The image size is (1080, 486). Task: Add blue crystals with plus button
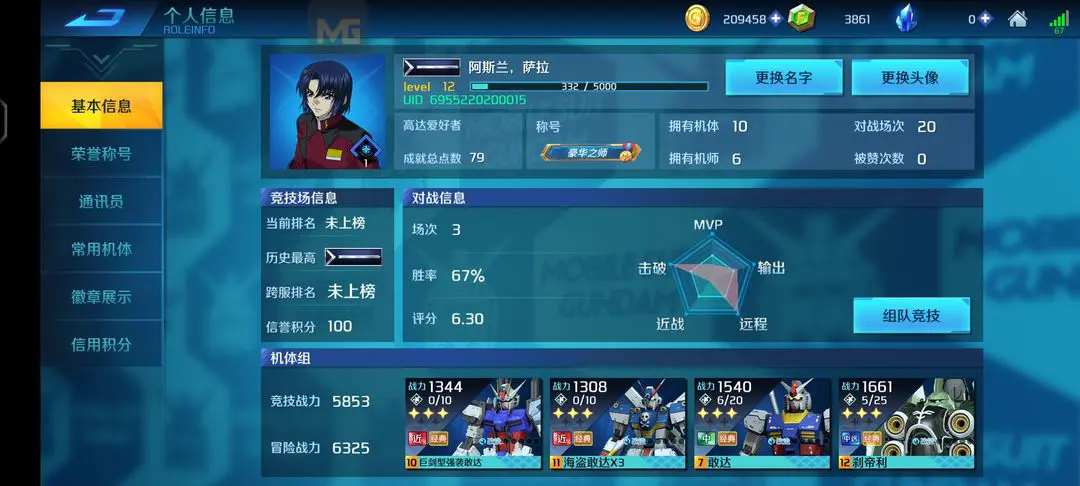tap(985, 19)
